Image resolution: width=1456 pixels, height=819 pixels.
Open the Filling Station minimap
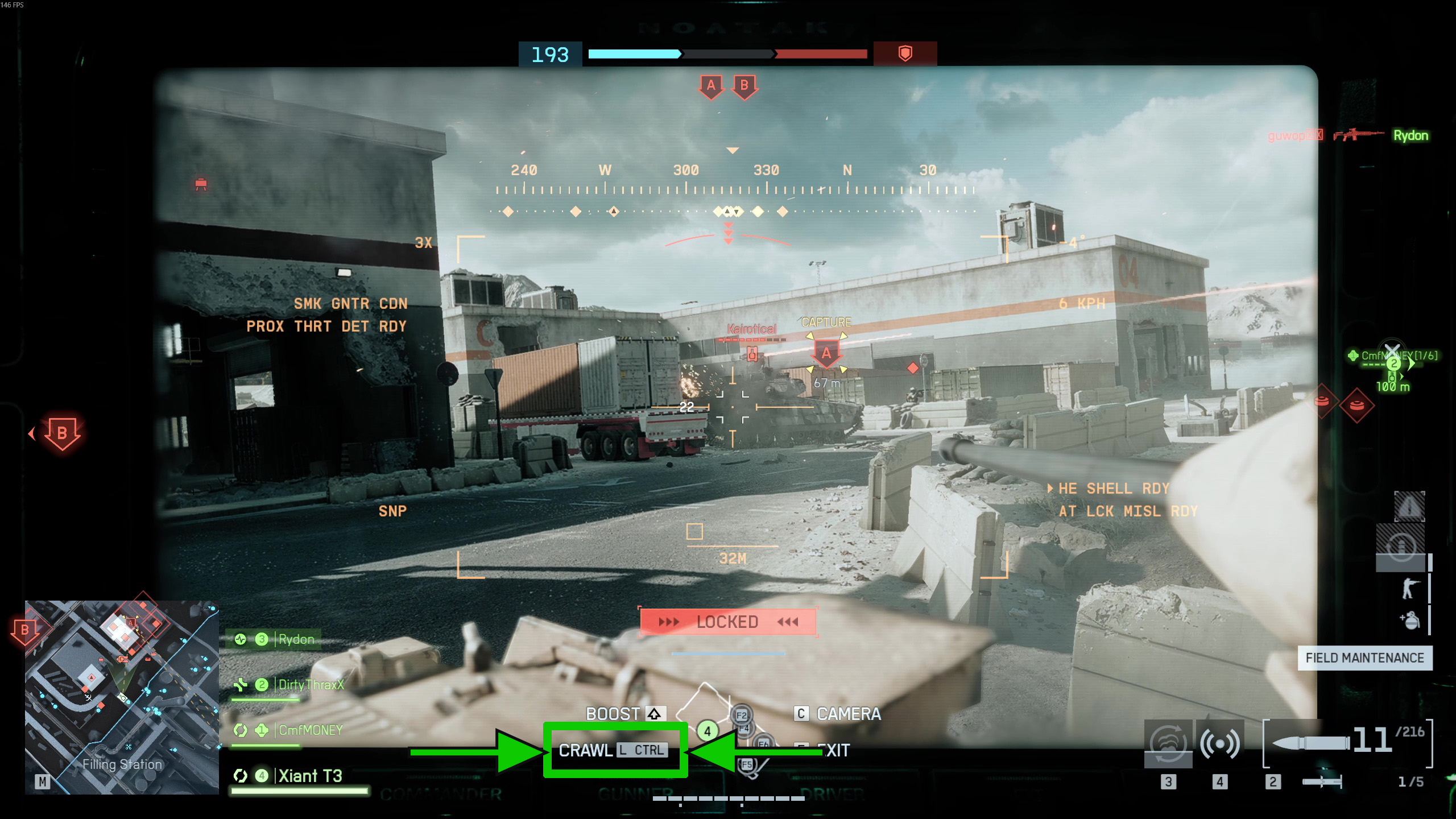122,697
